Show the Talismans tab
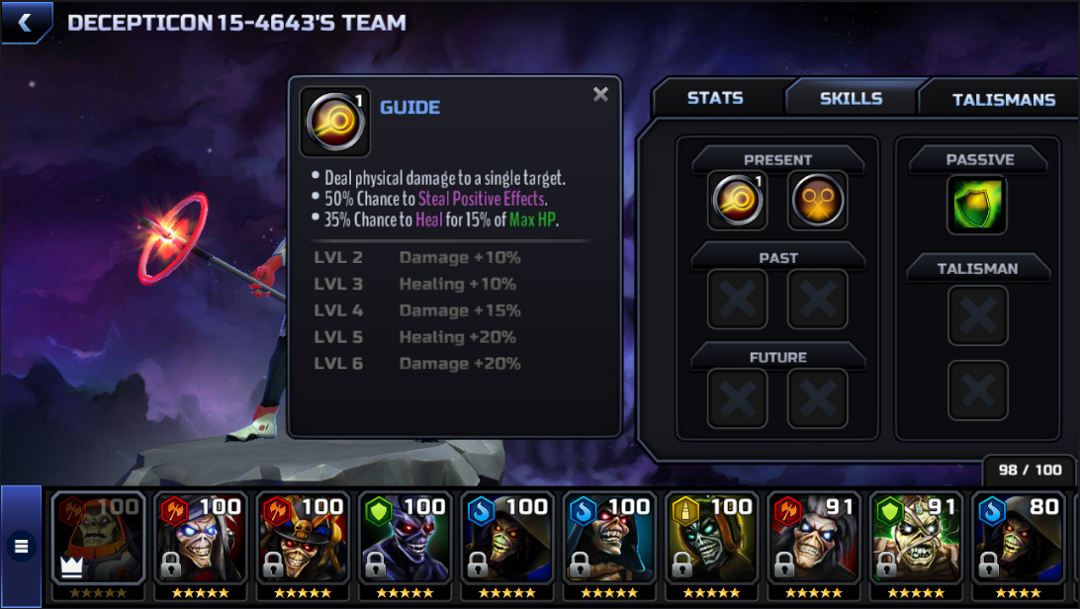This screenshot has width=1080, height=609. [x=1003, y=99]
